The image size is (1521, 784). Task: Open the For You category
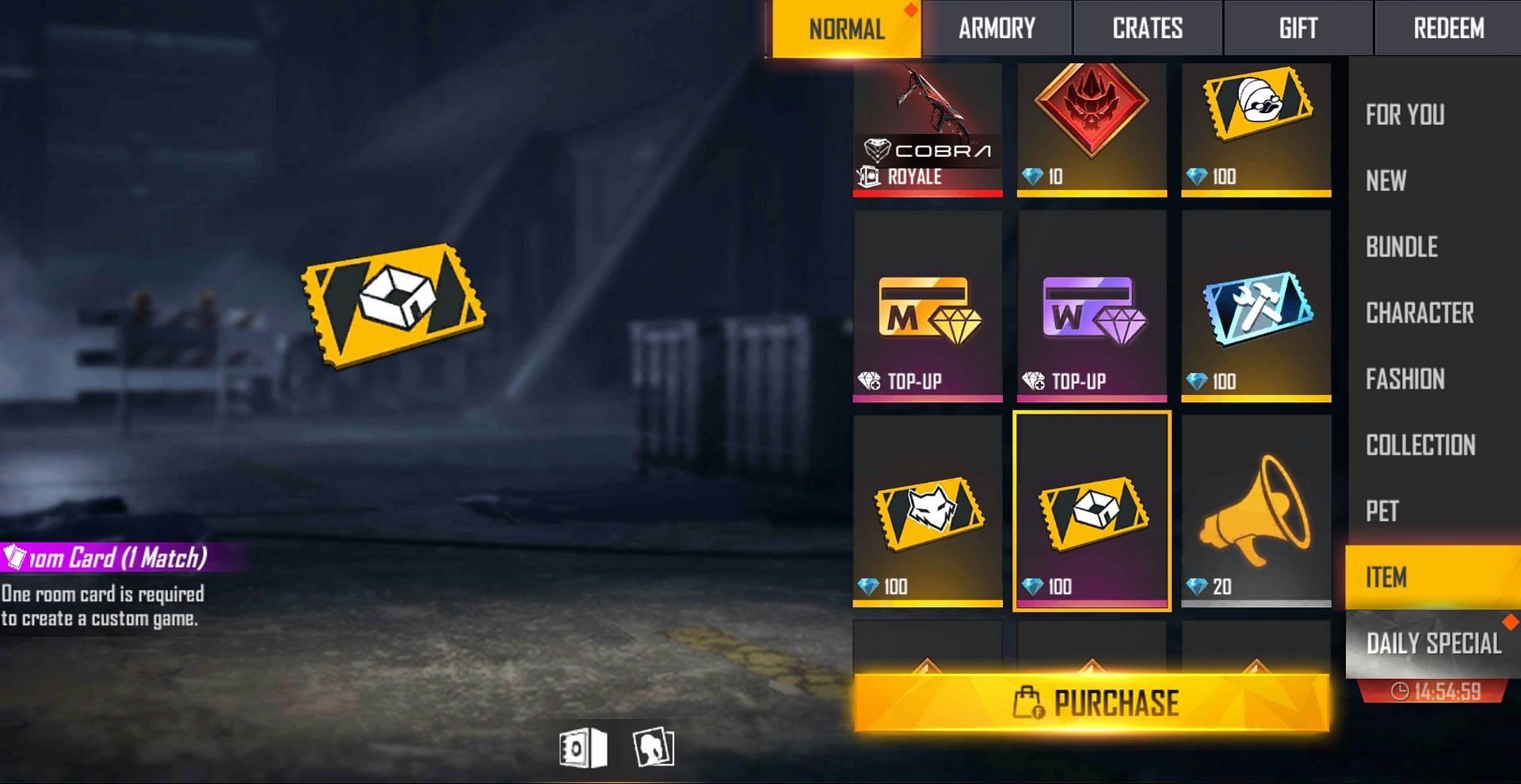pos(1405,115)
